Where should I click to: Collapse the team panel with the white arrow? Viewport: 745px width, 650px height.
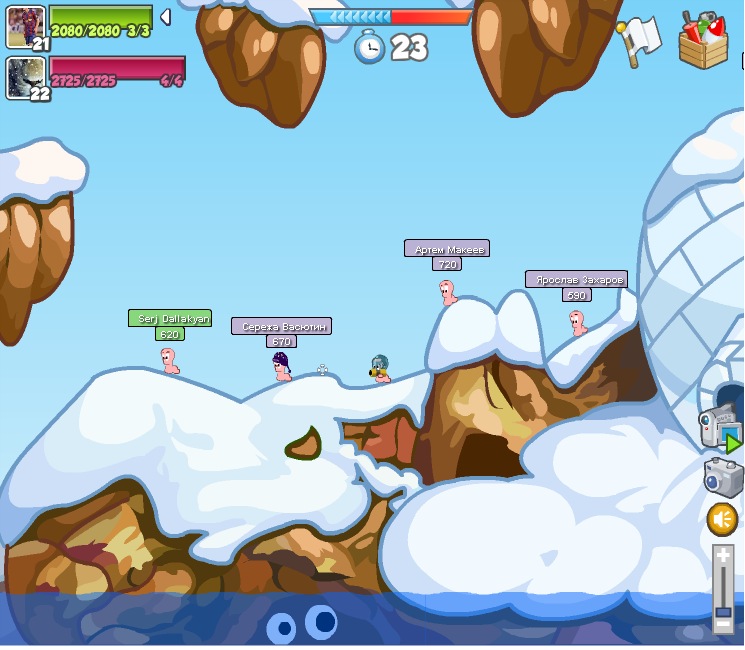coord(165,17)
